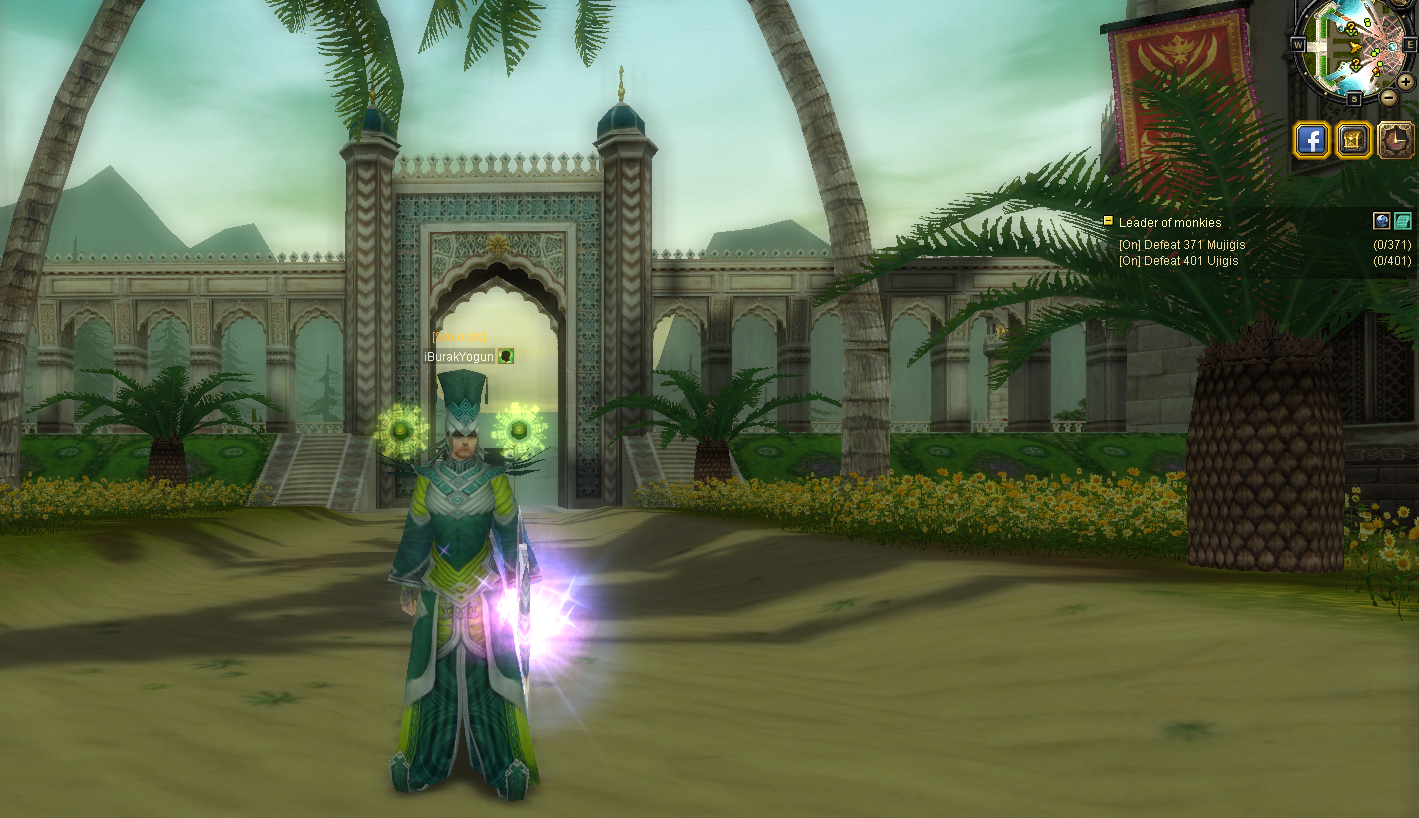Viewport: 1419px width, 818px height.
Task: Open the golden treasure chest icon
Action: click(x=1354, y=140)
